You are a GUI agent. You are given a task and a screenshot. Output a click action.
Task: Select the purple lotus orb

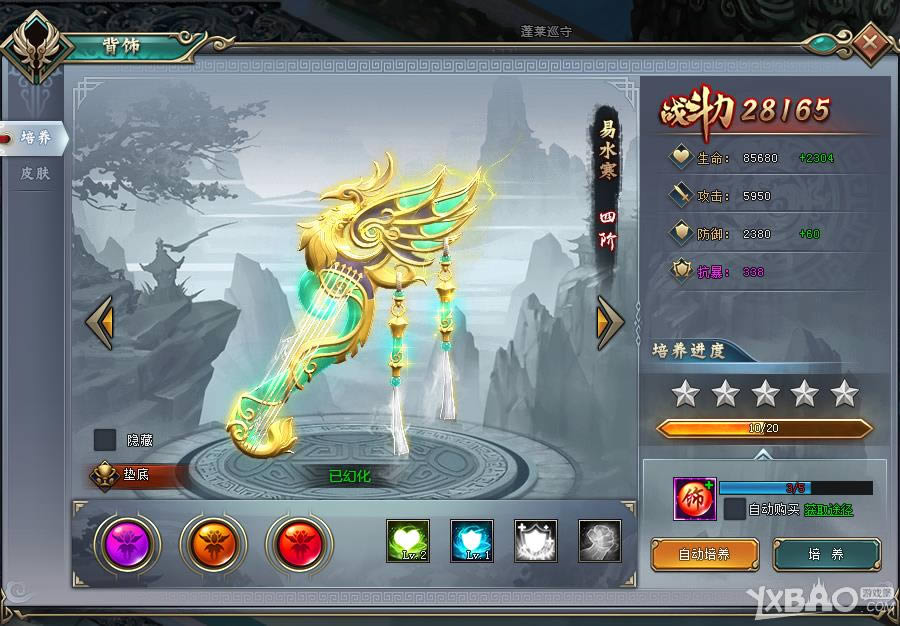click(128, 543)
